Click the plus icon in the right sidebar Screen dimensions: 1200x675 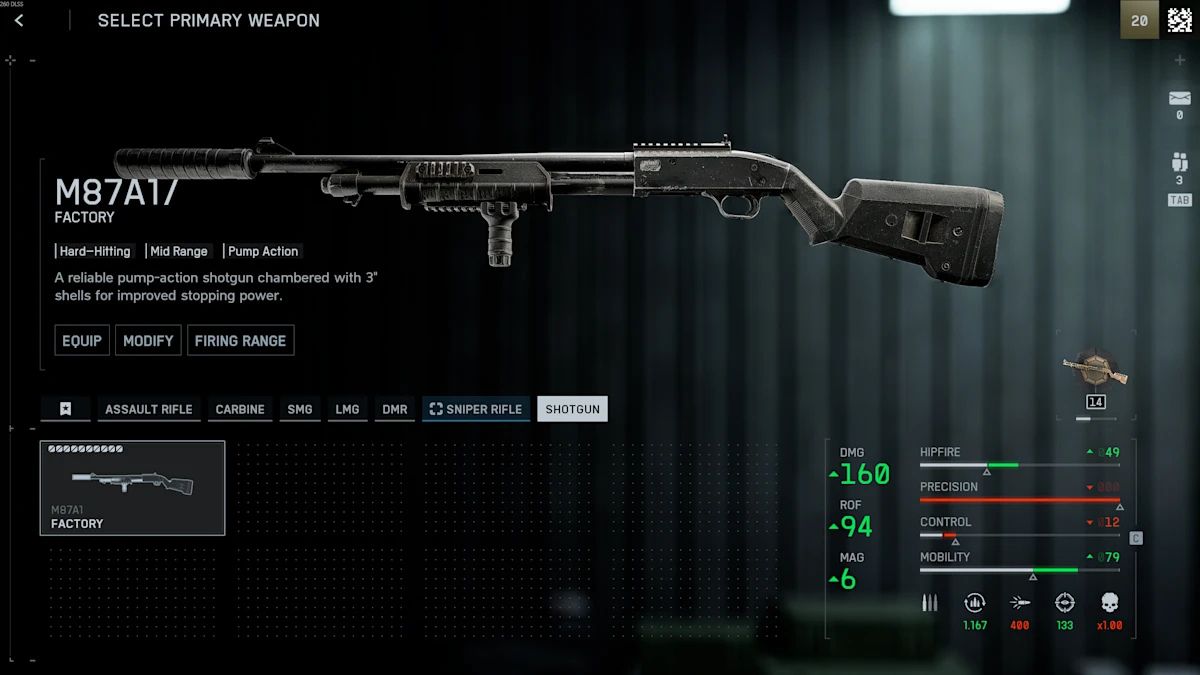click(1180, 60)
